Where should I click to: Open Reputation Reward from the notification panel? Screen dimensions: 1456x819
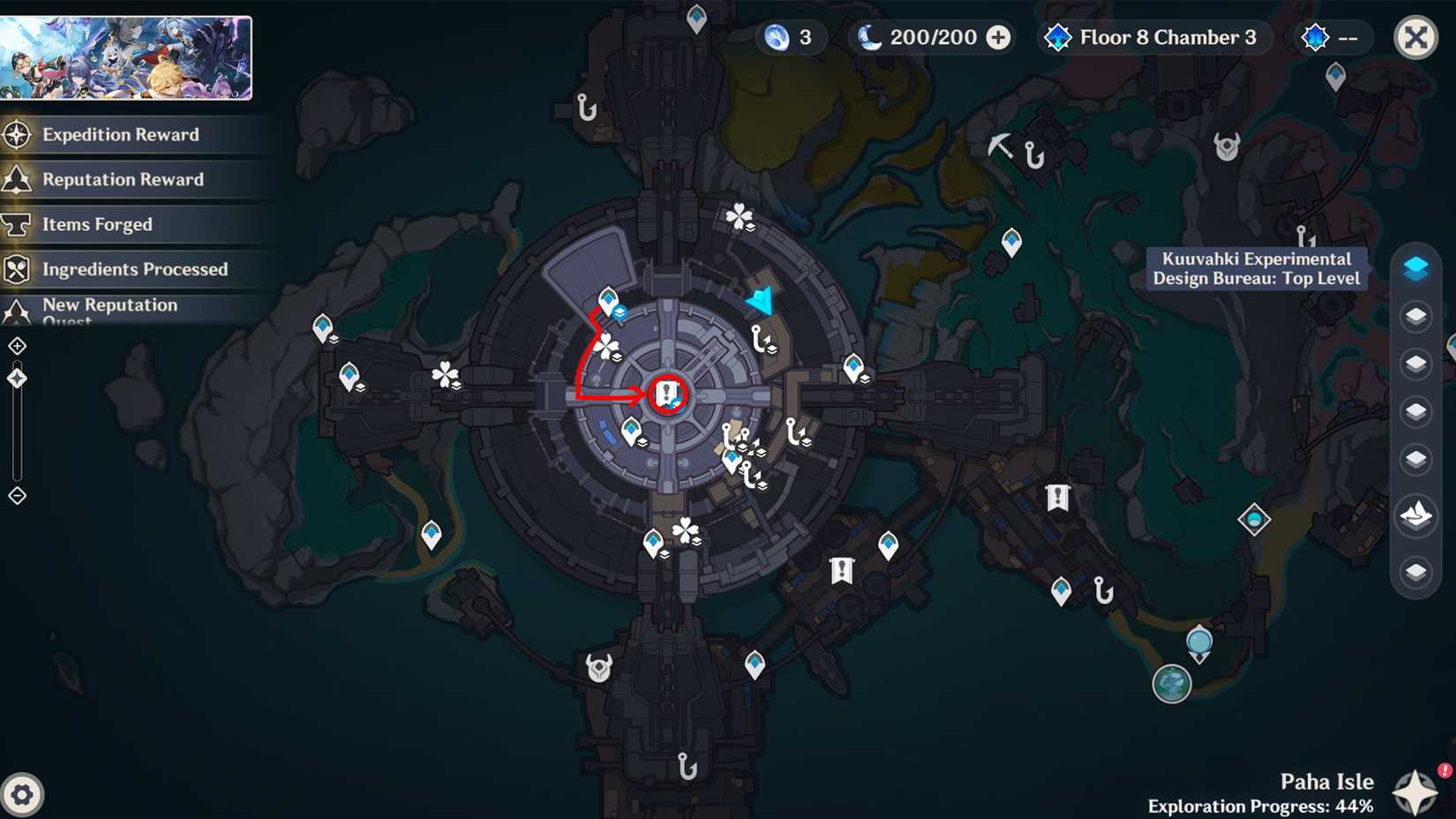coord(18,179)
